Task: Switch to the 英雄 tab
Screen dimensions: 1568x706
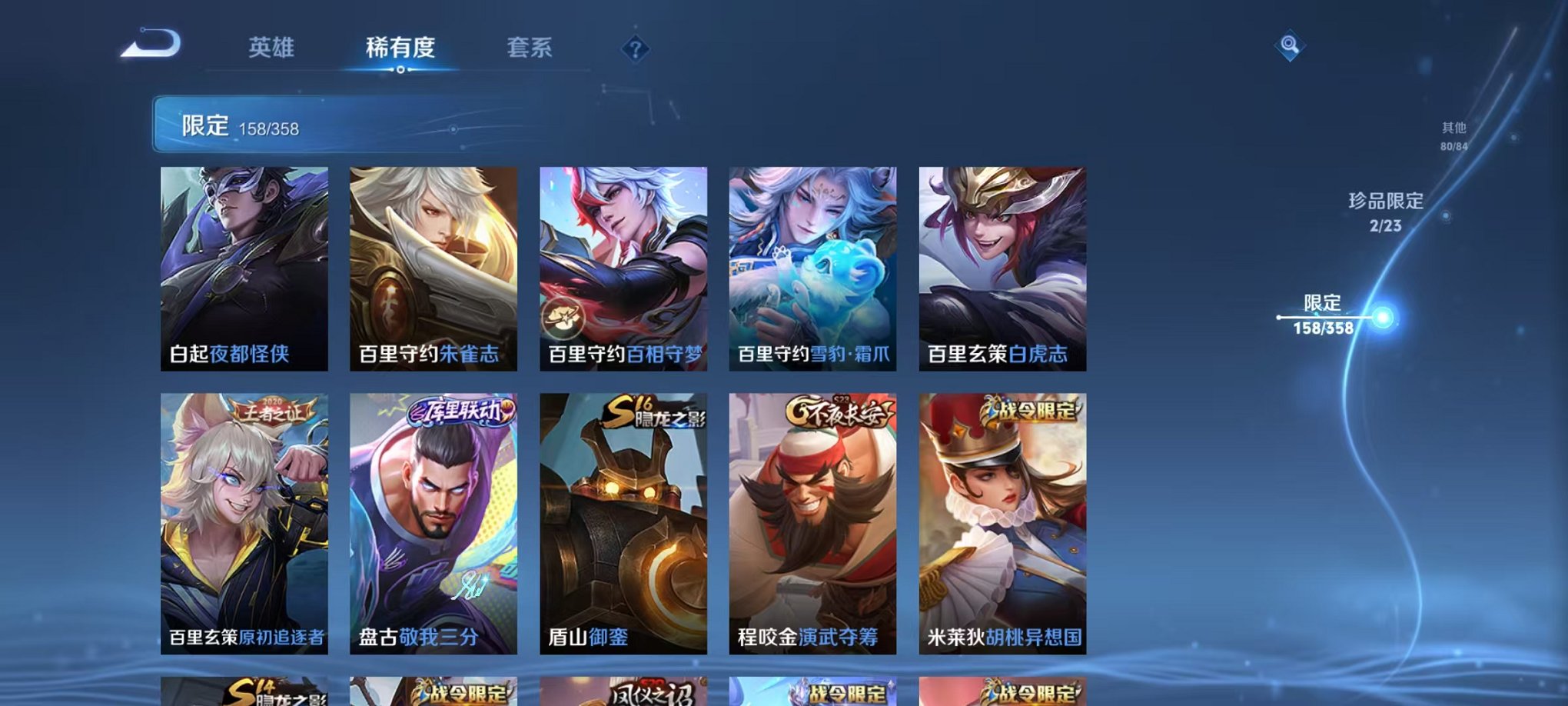Action: point(271,48)
